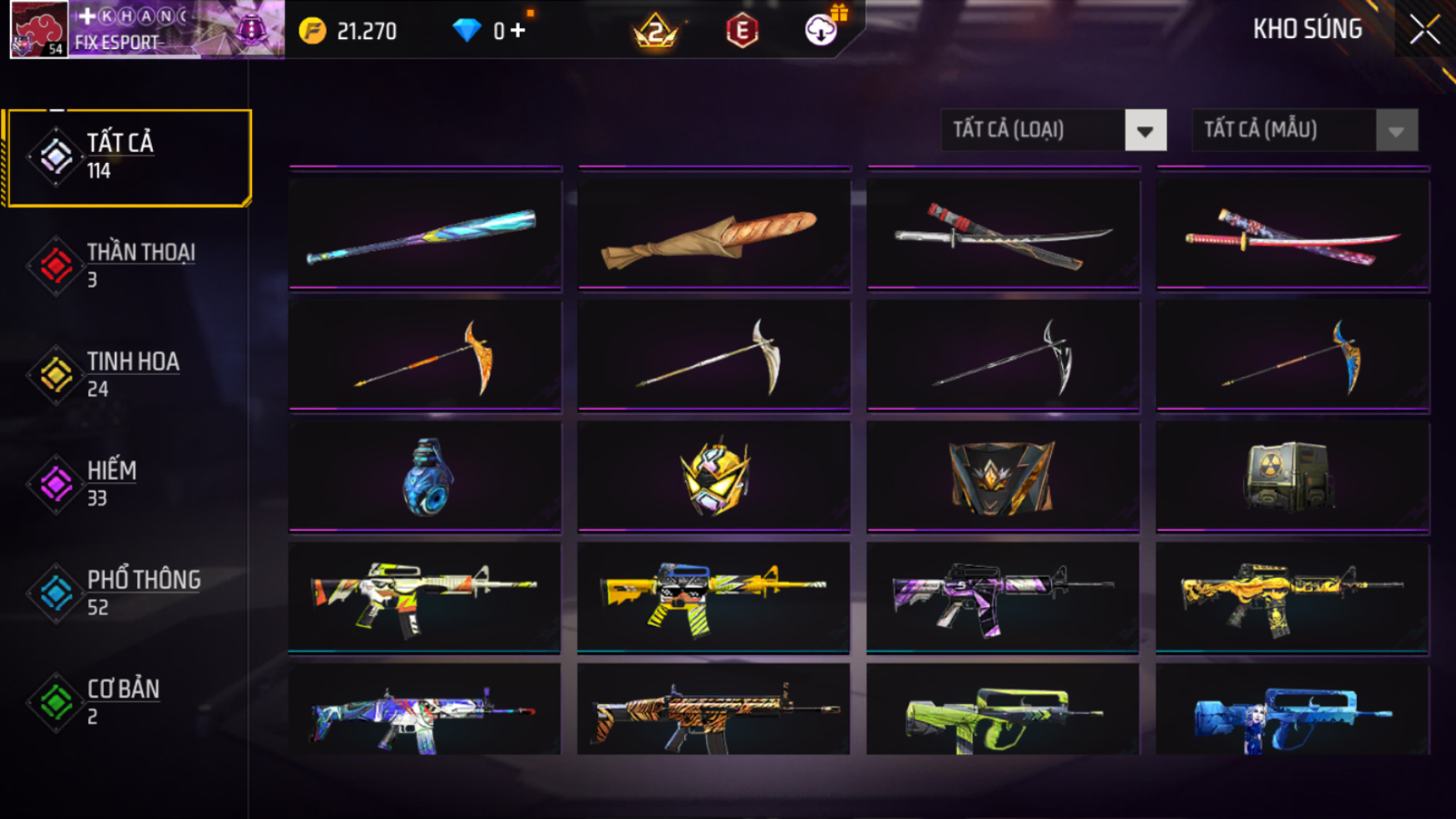Click the player profile avatar
Viewport: 1456px width, 819px height.
38,30
